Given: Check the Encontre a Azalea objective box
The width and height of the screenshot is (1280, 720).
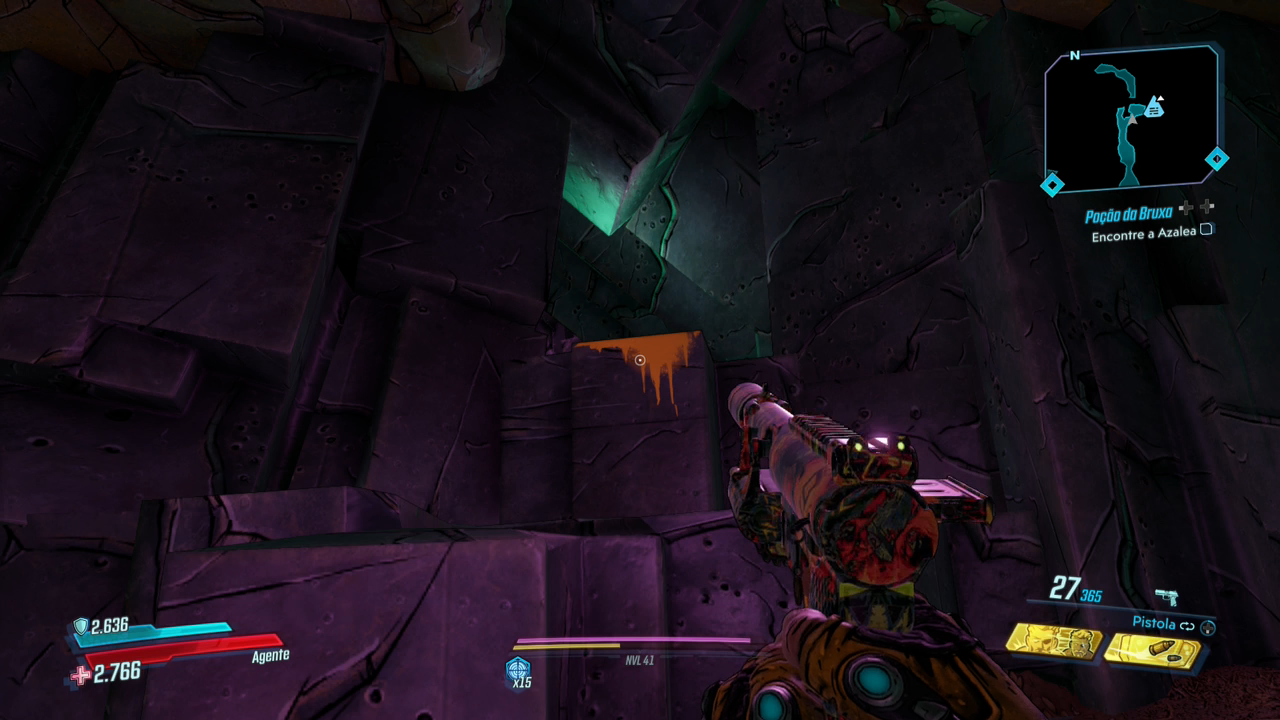Looking at the screenshot, I should pos(1206,229).
